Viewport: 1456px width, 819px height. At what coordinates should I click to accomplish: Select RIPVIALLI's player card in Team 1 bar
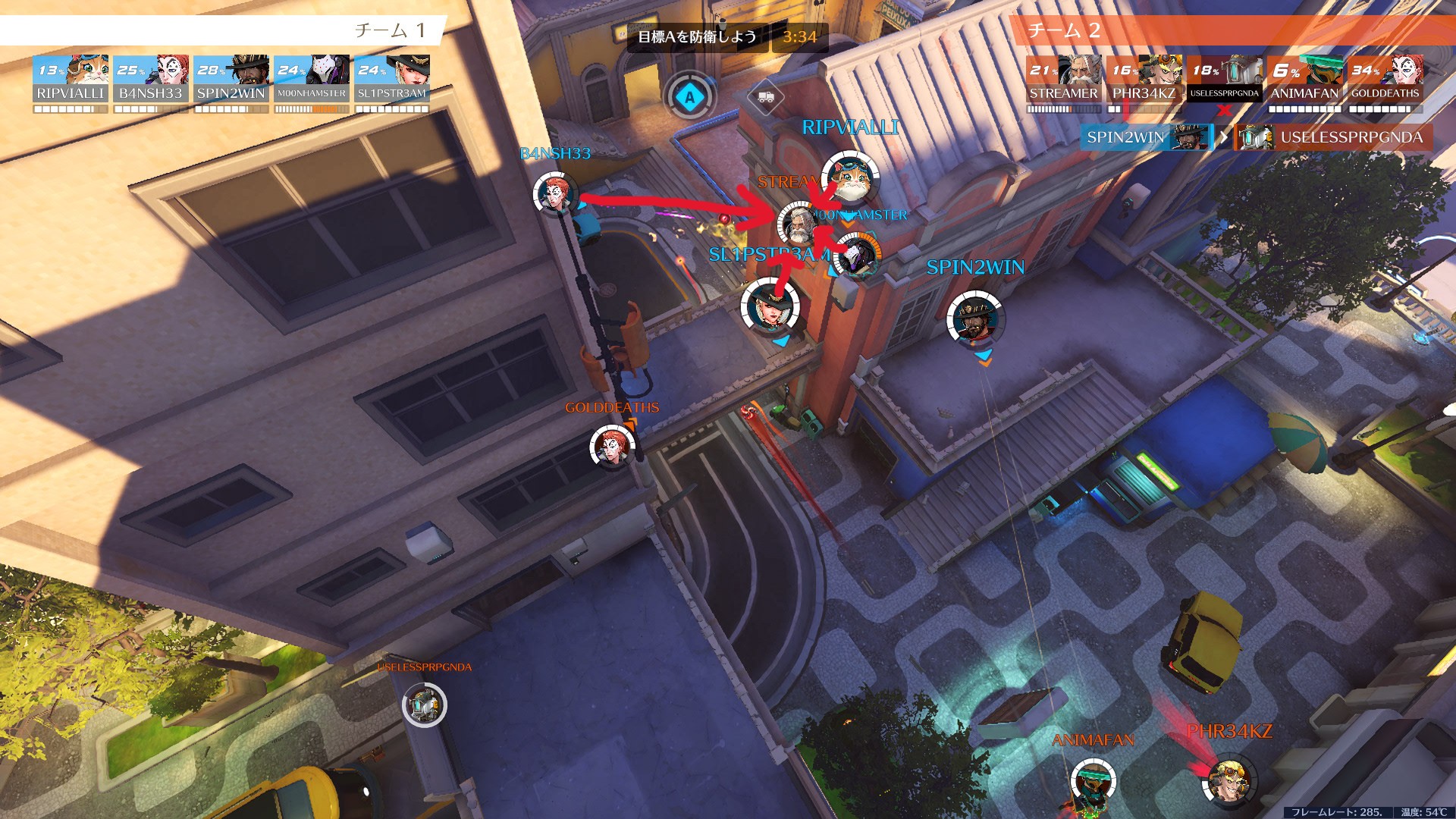click(71, 79)
